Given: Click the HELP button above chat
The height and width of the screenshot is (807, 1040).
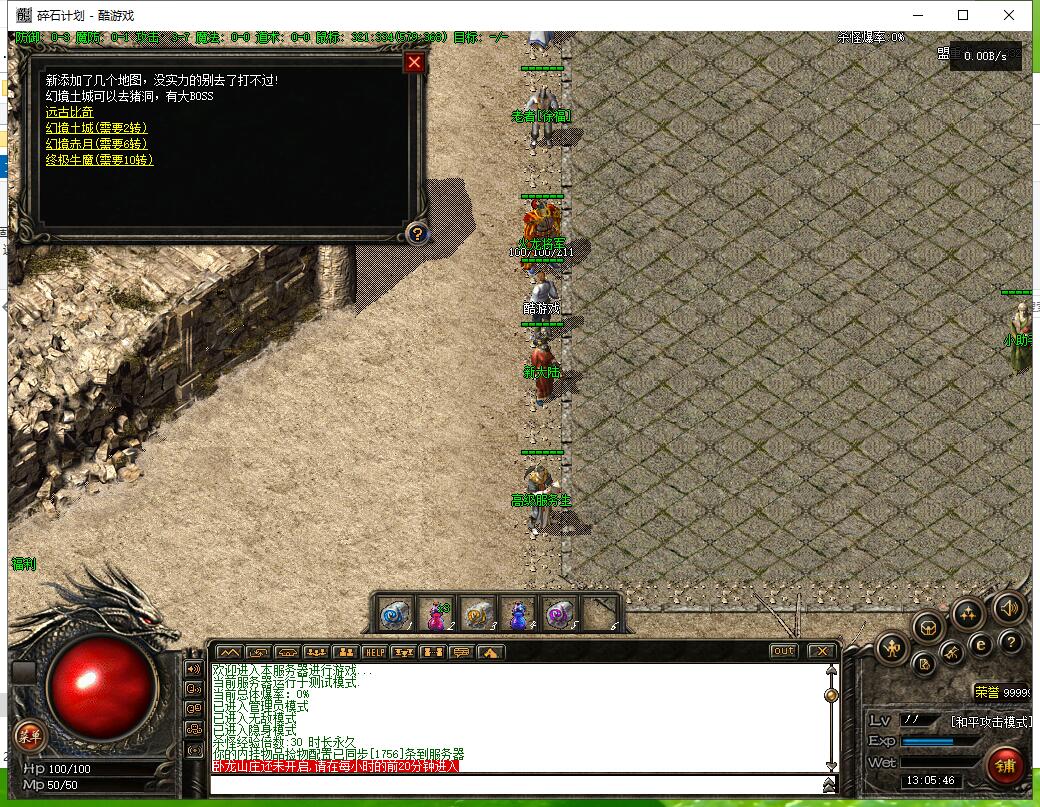Looking at the screenshot, I should [x=374, y=652].
